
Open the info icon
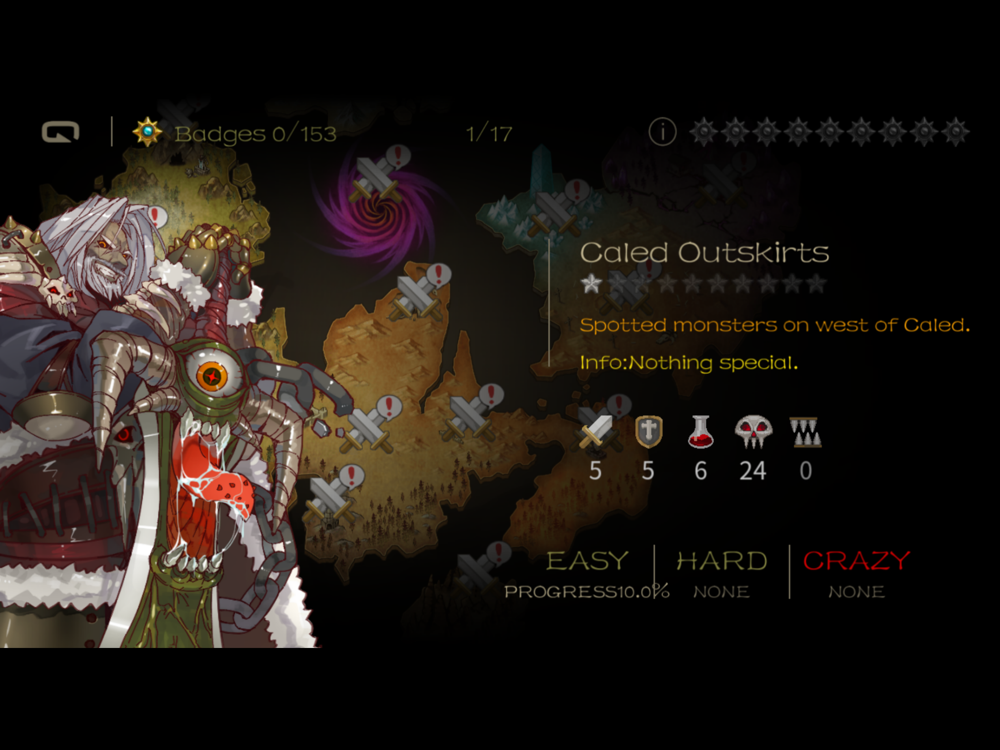click(662, 132)
